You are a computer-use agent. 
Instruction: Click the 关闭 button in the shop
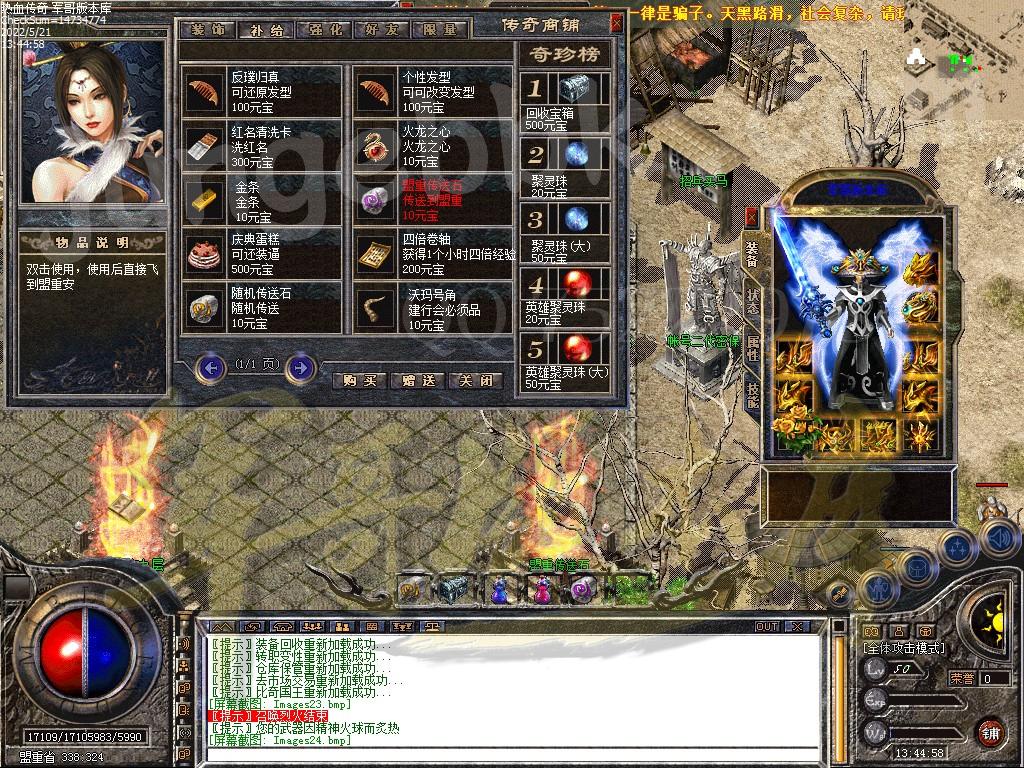pos(475,380)
